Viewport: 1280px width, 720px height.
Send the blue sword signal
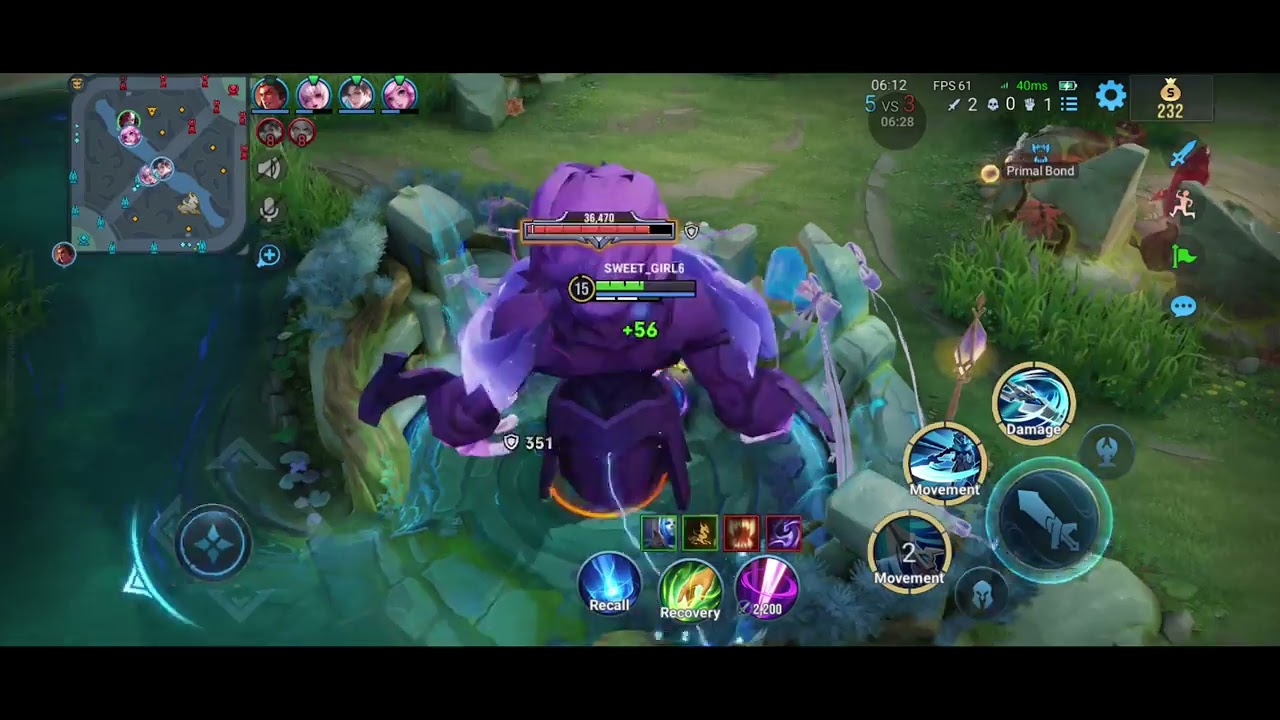coord(1184,154)
